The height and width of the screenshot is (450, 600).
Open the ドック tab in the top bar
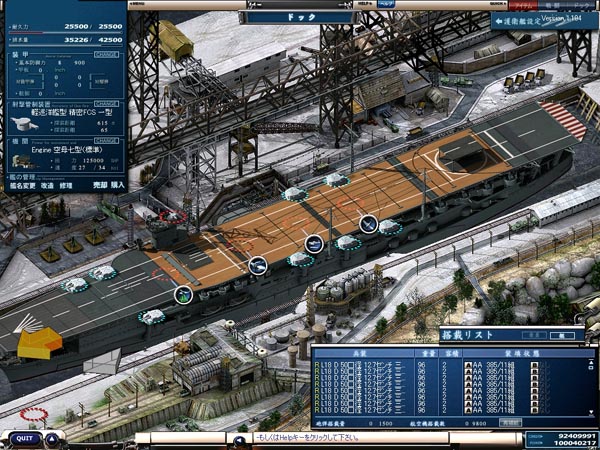click(581, 5)
